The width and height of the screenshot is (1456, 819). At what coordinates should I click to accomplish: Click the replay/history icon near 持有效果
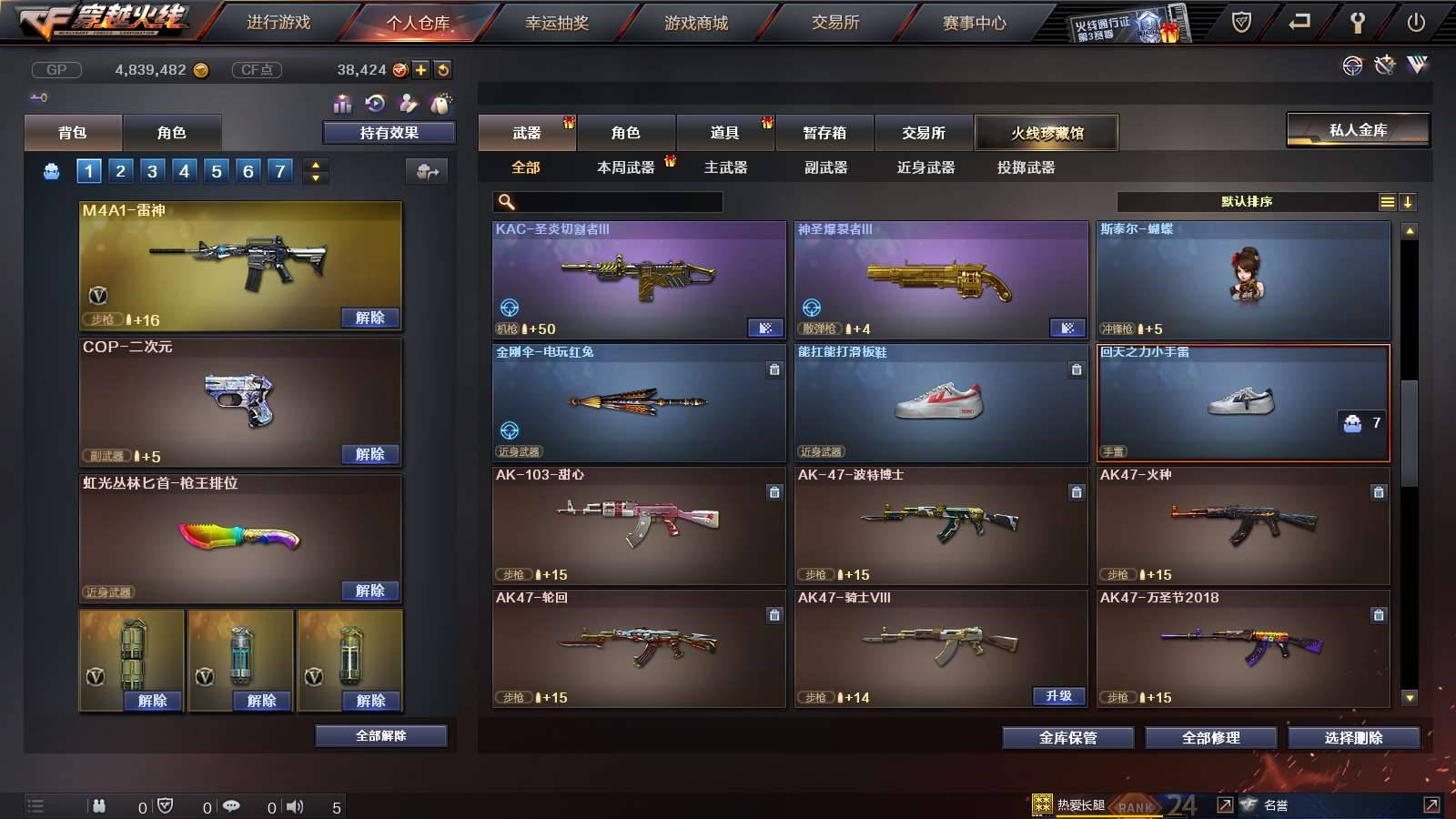pyautogui.click(x=373, y=103)
